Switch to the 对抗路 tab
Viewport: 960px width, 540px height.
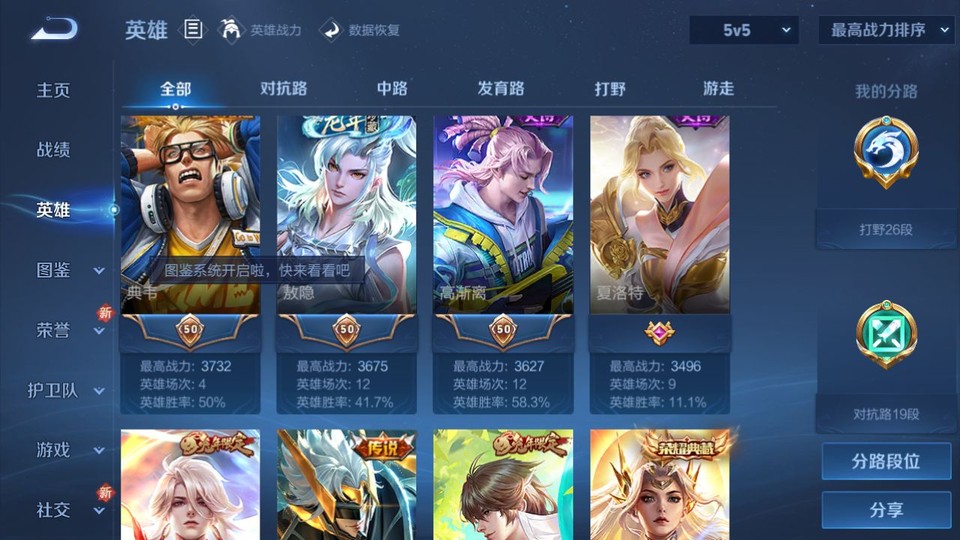(284, 88)
